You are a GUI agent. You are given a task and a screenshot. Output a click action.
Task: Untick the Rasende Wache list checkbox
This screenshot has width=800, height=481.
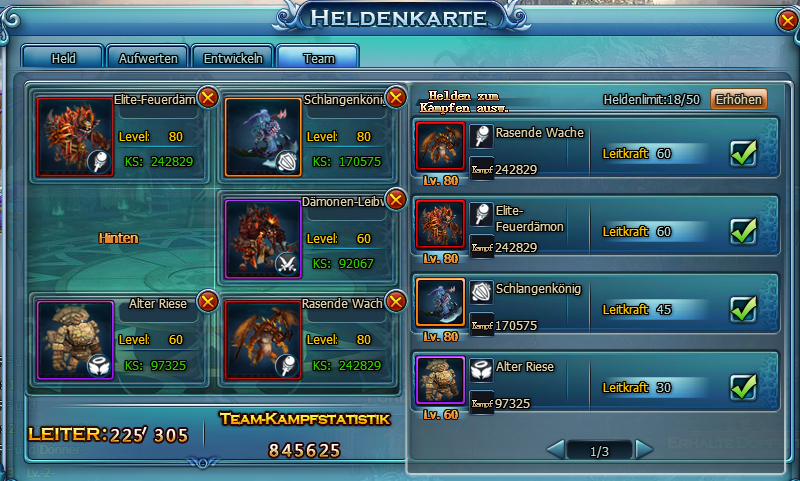point(743,153)
